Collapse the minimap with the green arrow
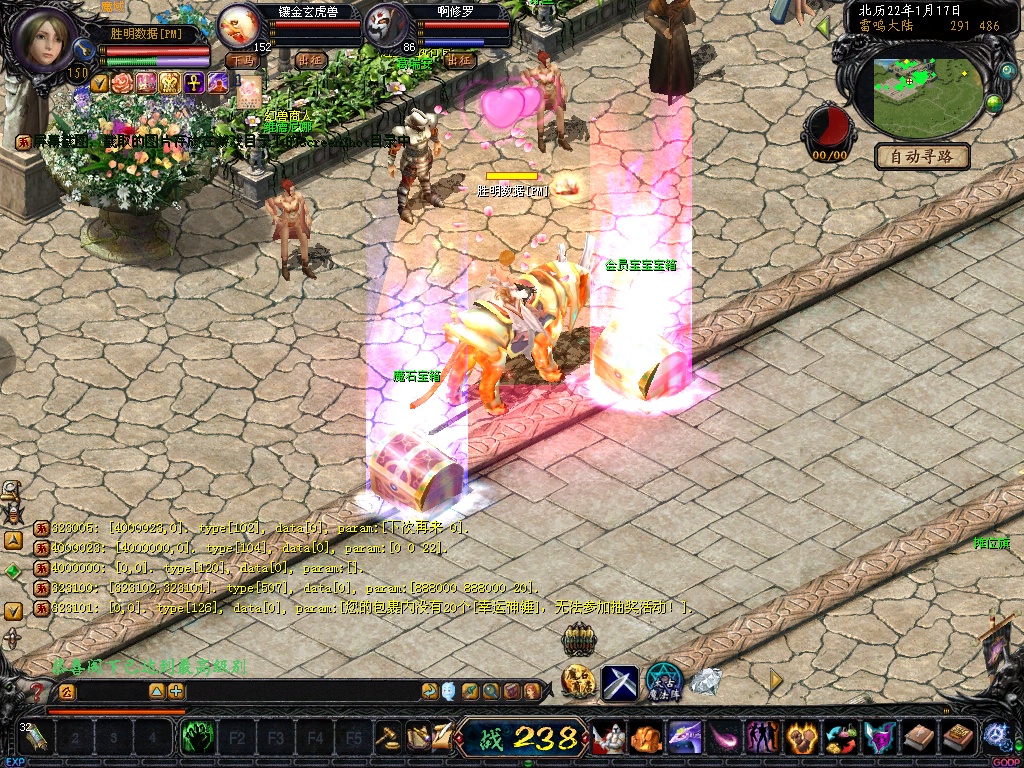 (x=825, y=27)
